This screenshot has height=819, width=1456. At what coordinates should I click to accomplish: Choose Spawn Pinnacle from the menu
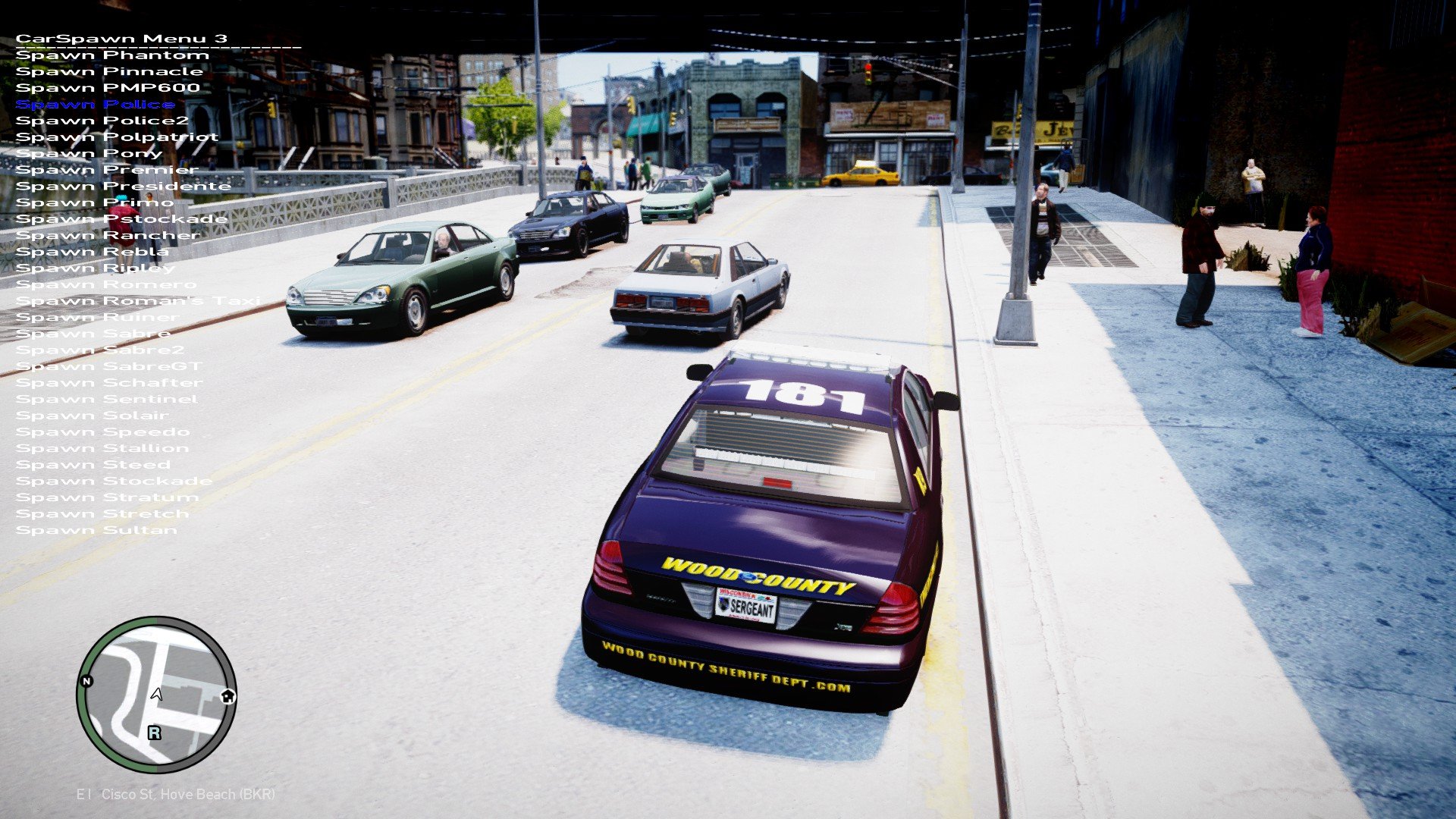click(109, 72)
